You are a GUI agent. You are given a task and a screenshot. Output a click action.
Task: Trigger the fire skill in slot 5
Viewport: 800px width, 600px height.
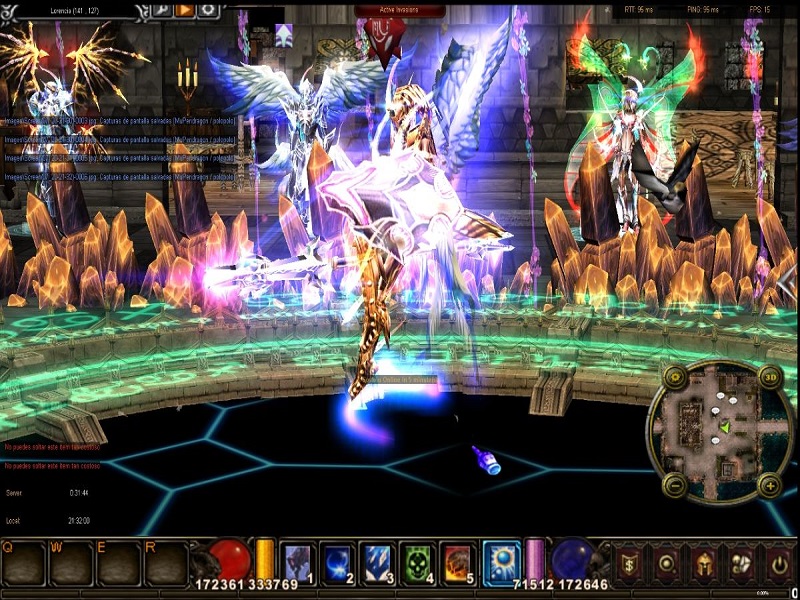(457, 561)
